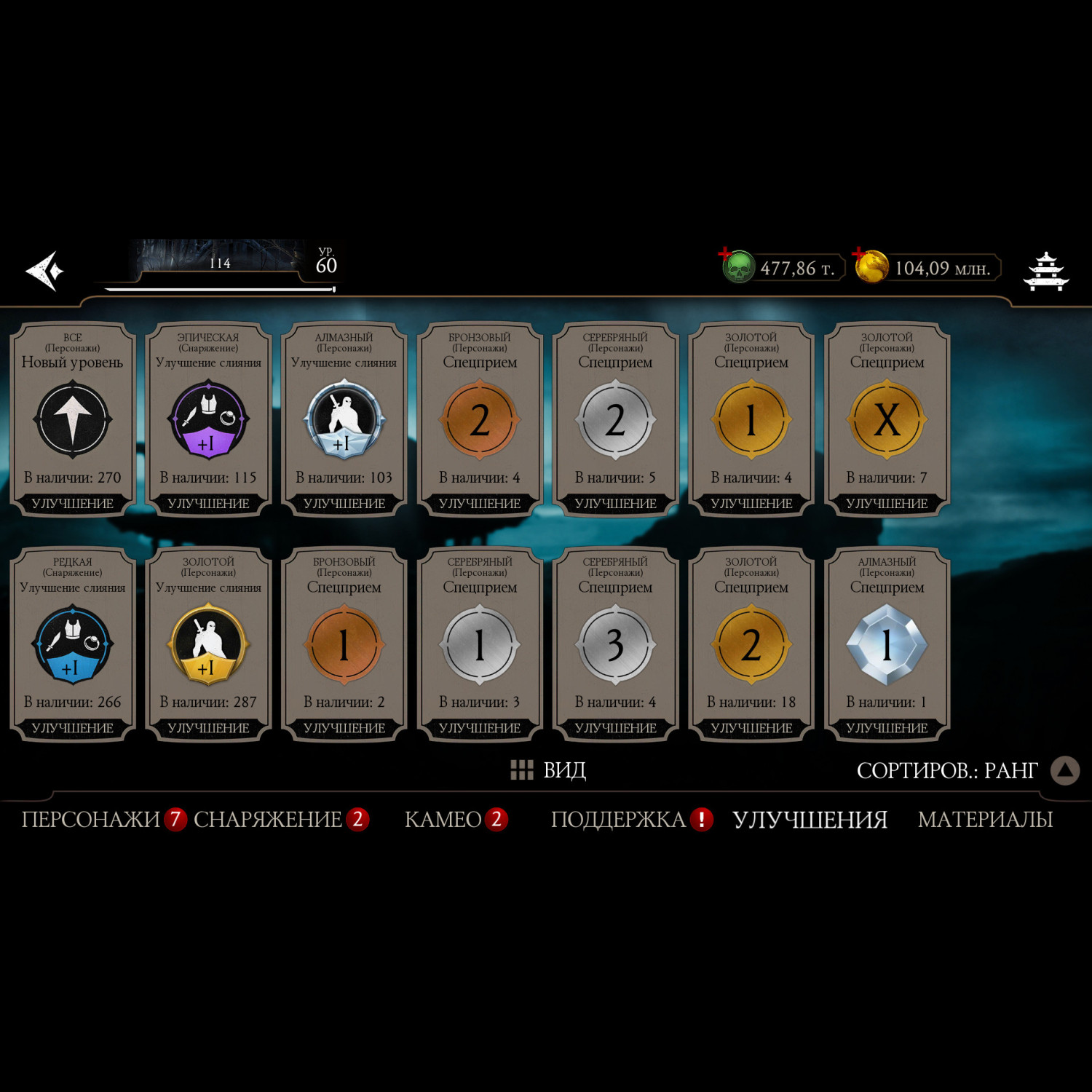Select the diamond Спецприем 1 card
The width and height of the screenshot is (1092, 1092).
[887, 645]
